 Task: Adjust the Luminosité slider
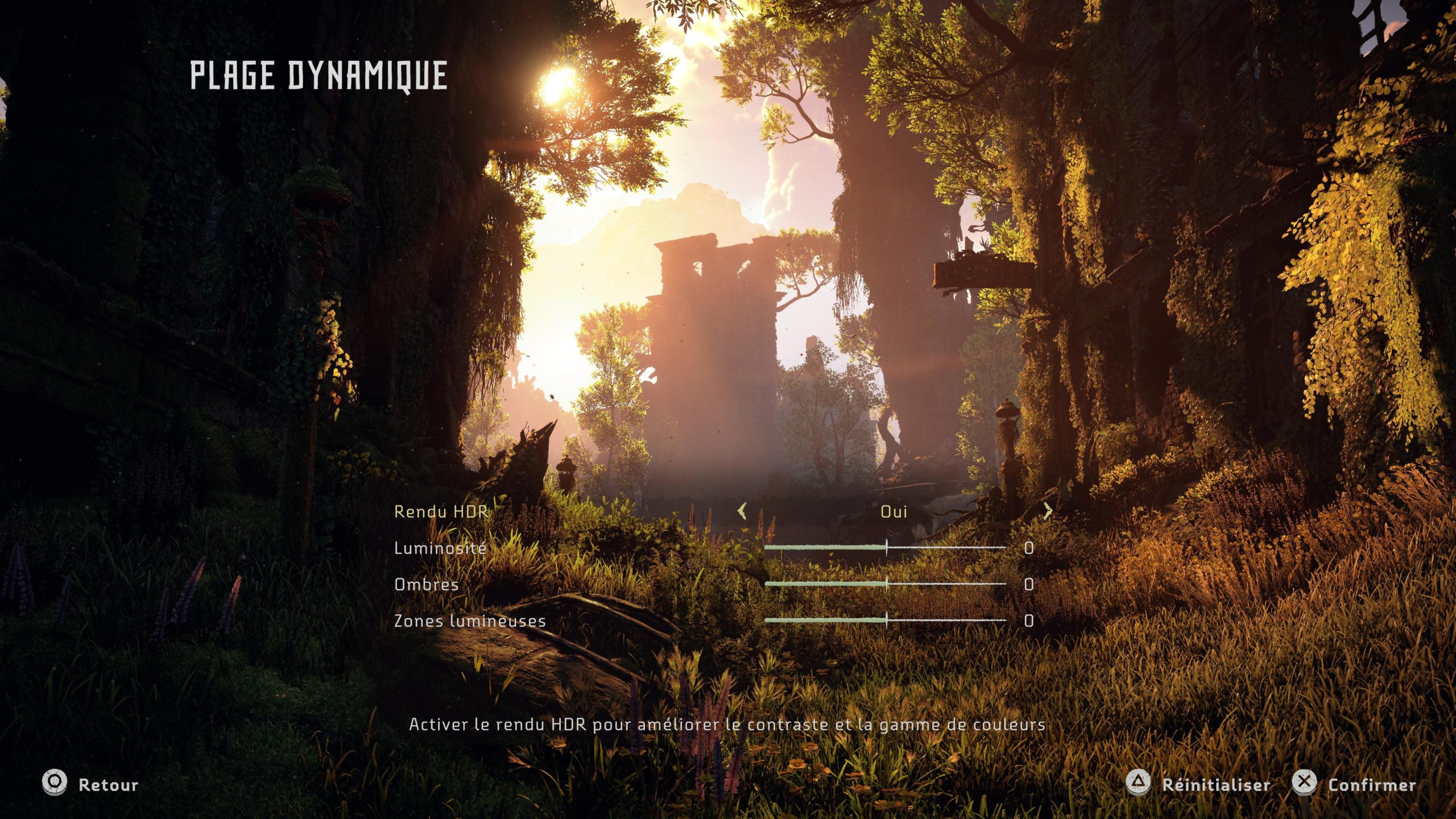886,548
